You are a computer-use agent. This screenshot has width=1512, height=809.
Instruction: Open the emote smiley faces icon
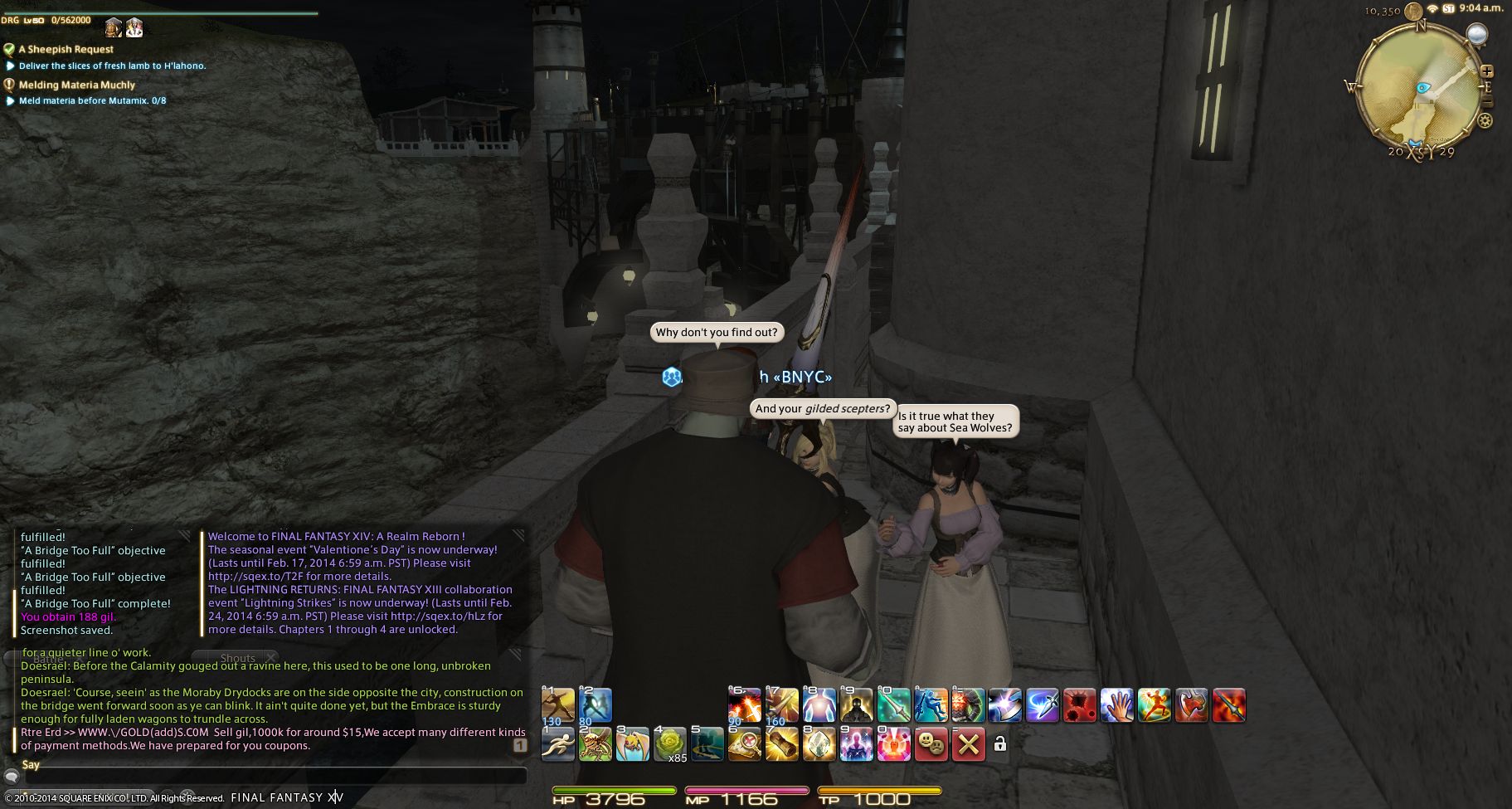point(931,744)
